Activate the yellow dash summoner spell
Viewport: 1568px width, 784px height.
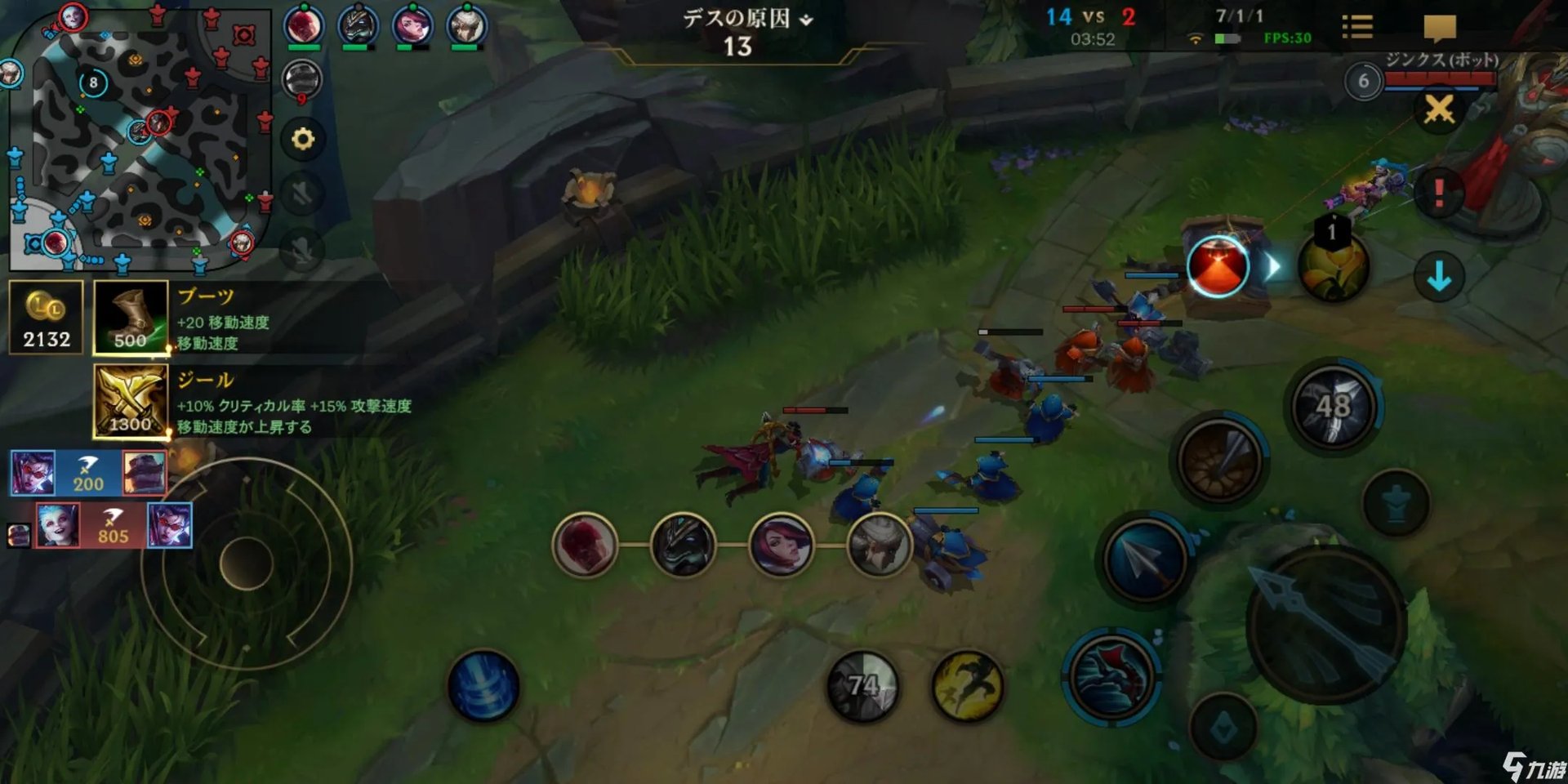coord(968,684)
